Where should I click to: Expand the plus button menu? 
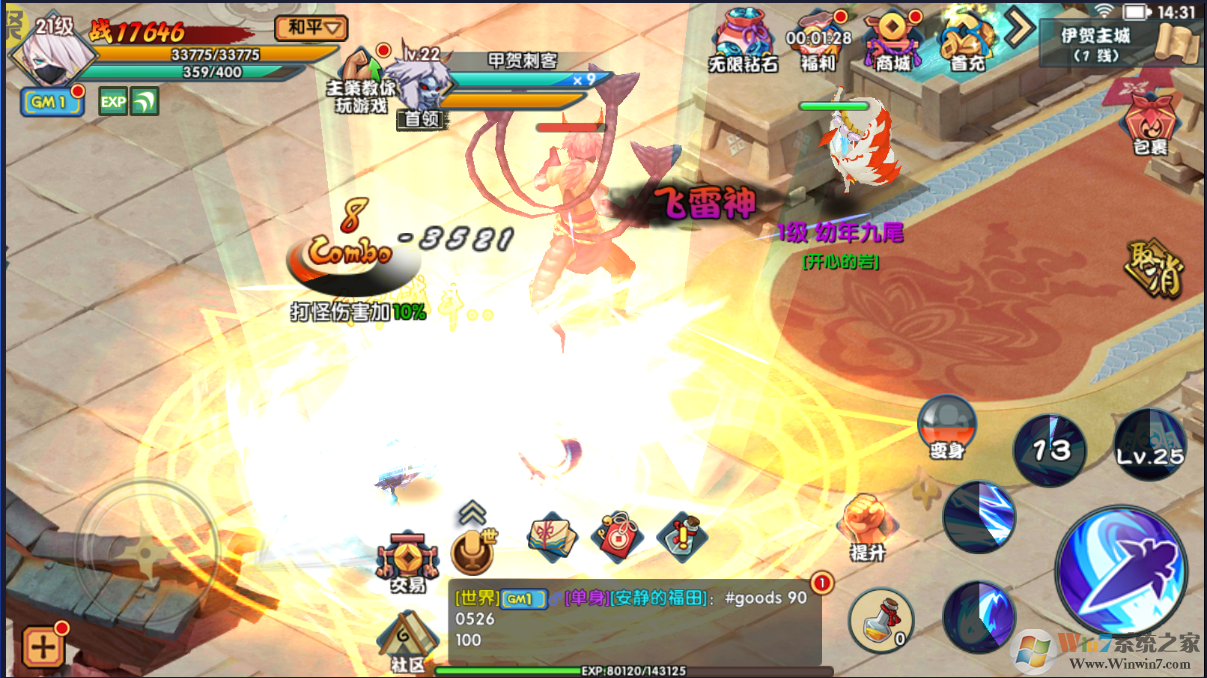42,646
